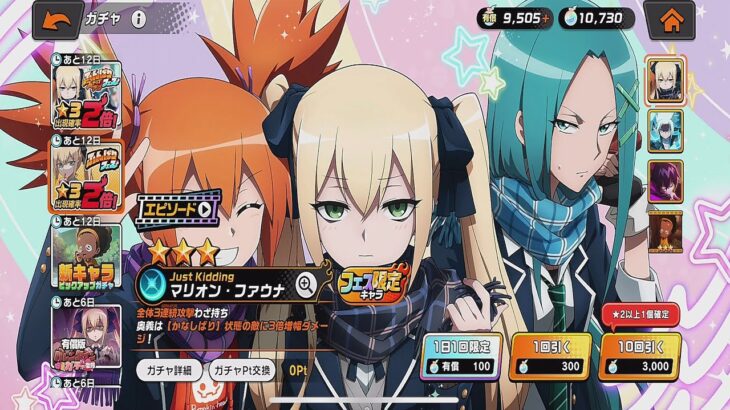Tap the plus next to 9,505 currency
The image size is (730, 410).
pyautogui.click(x=546, y=18)
